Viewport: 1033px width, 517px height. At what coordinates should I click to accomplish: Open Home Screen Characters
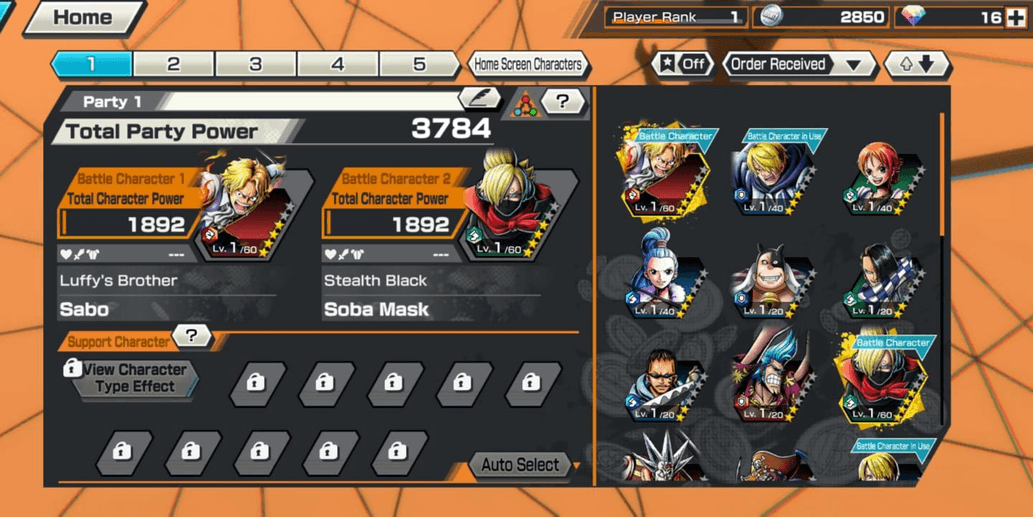pos(527,64)
